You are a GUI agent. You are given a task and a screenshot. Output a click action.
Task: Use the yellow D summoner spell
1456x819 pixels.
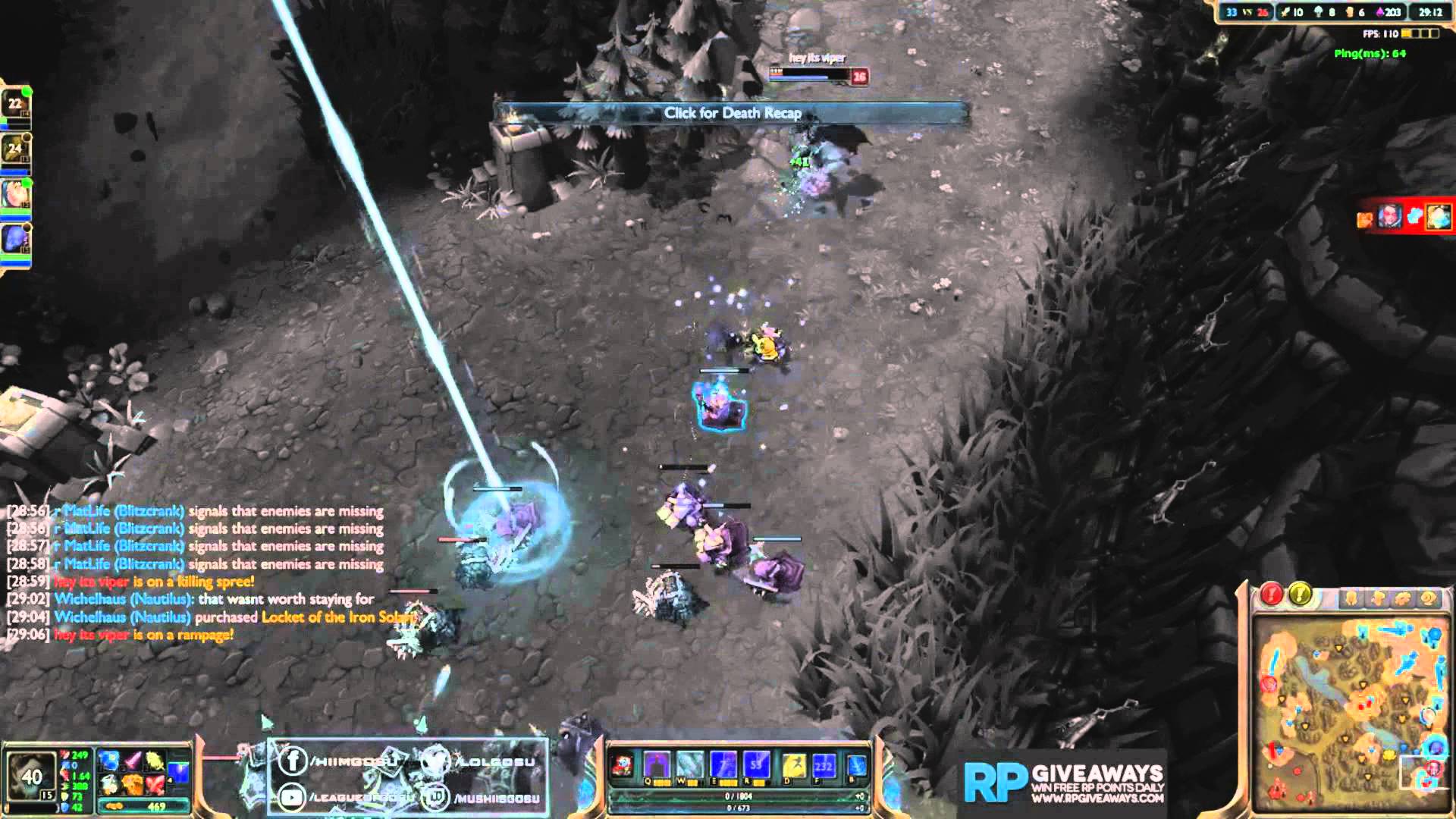coord(794,766)
